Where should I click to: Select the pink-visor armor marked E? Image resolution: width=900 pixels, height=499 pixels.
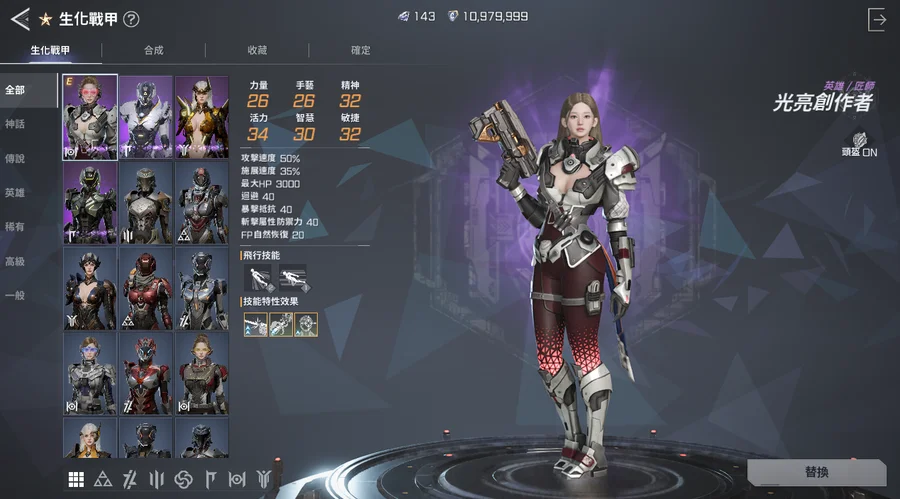[x=90, y=116]
